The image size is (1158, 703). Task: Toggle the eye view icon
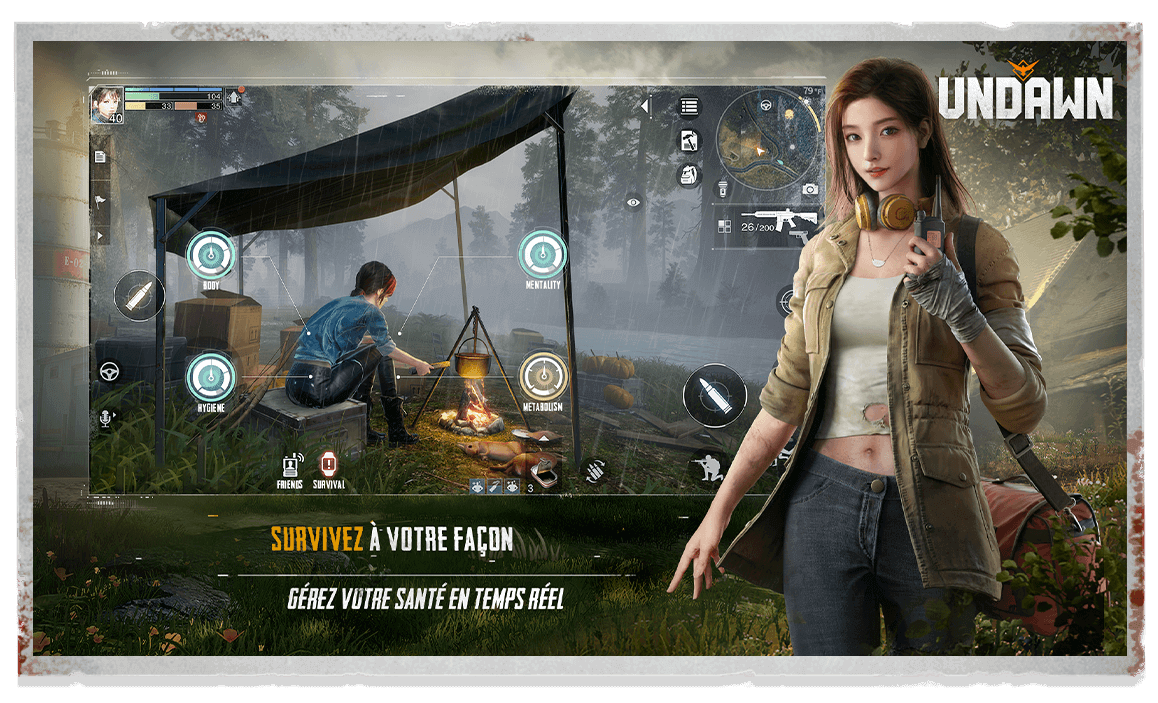[x=633, y=202]
